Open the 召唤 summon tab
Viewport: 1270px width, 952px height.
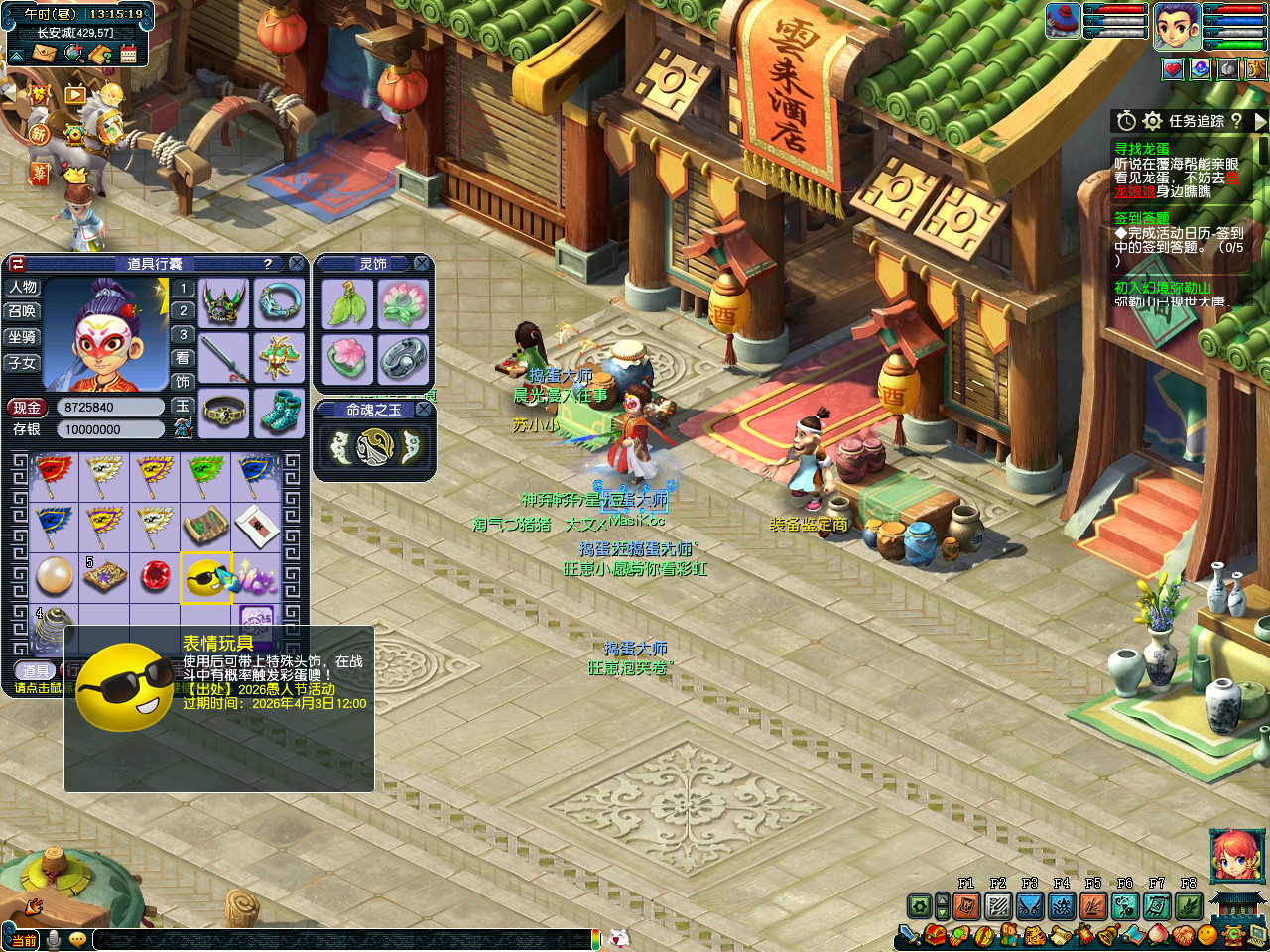click(23, 312)
